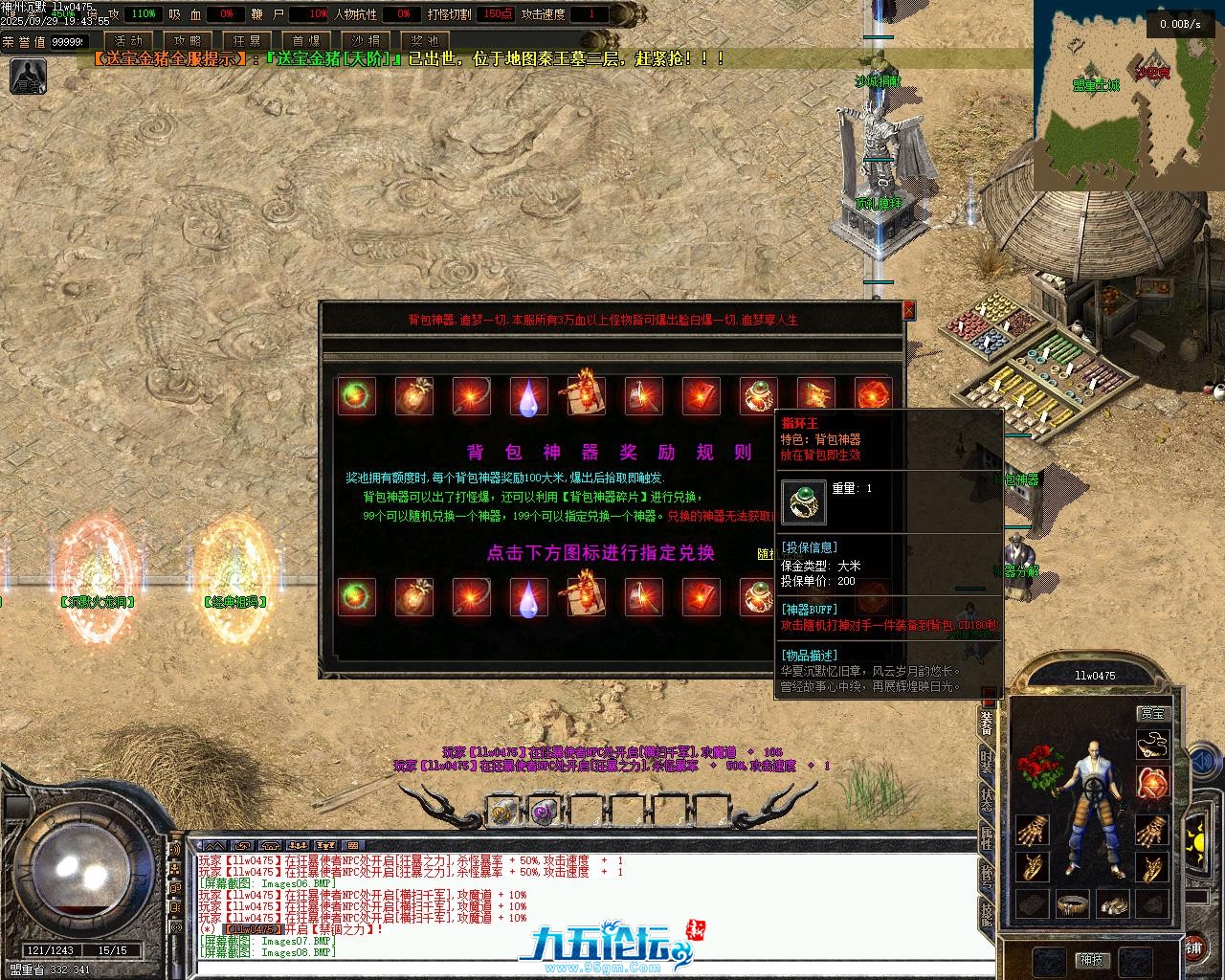Open the 攻略 guide menu

(x=188, y=41)
